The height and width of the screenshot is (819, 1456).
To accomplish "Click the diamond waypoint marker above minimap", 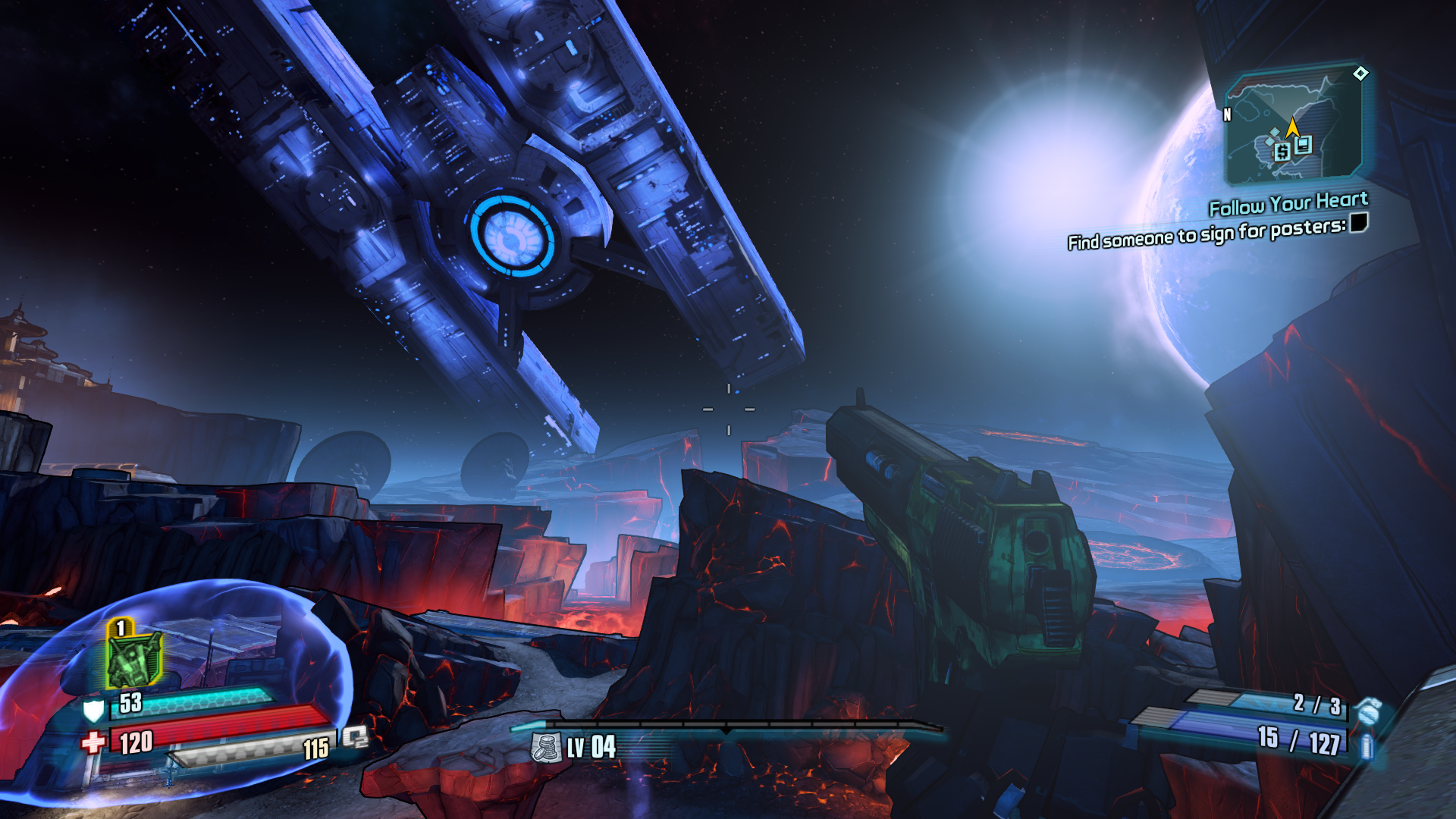I will [x=1360, y=74].
